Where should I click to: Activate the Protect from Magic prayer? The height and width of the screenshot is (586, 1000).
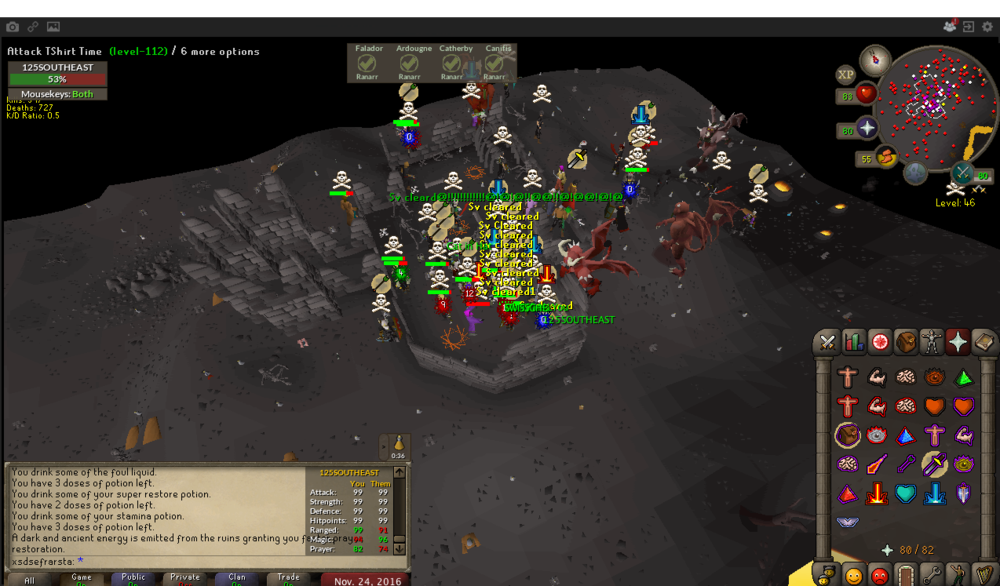[878, 462]
